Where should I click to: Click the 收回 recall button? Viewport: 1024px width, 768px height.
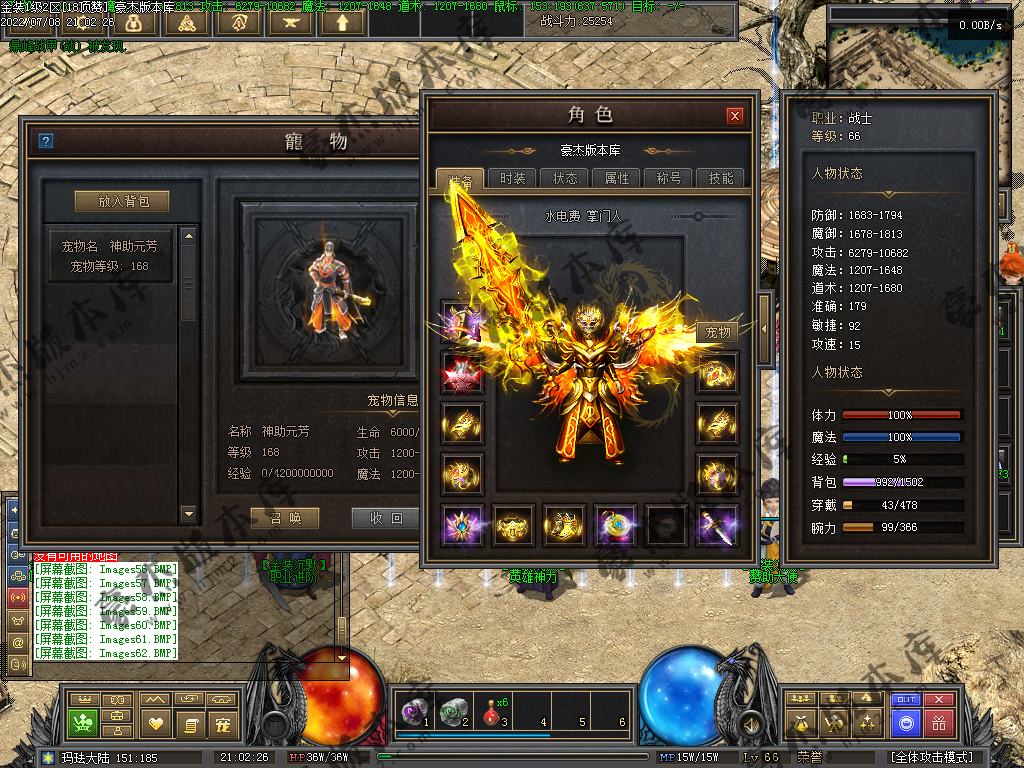pyautogui.click(x=385, y=518)
